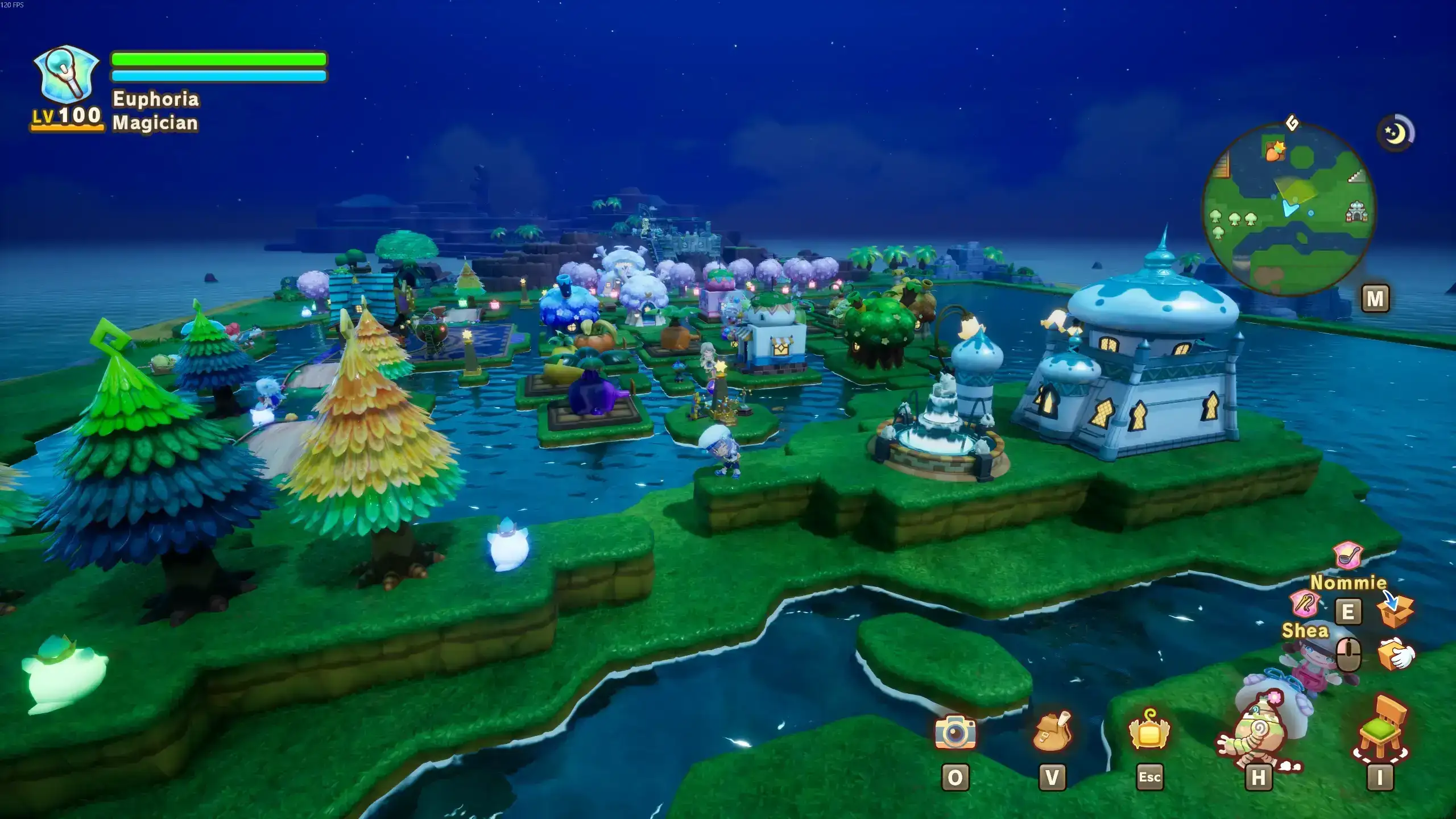Click the open box store icon
Viewport: 1456px width, 819px height.
1396,609
